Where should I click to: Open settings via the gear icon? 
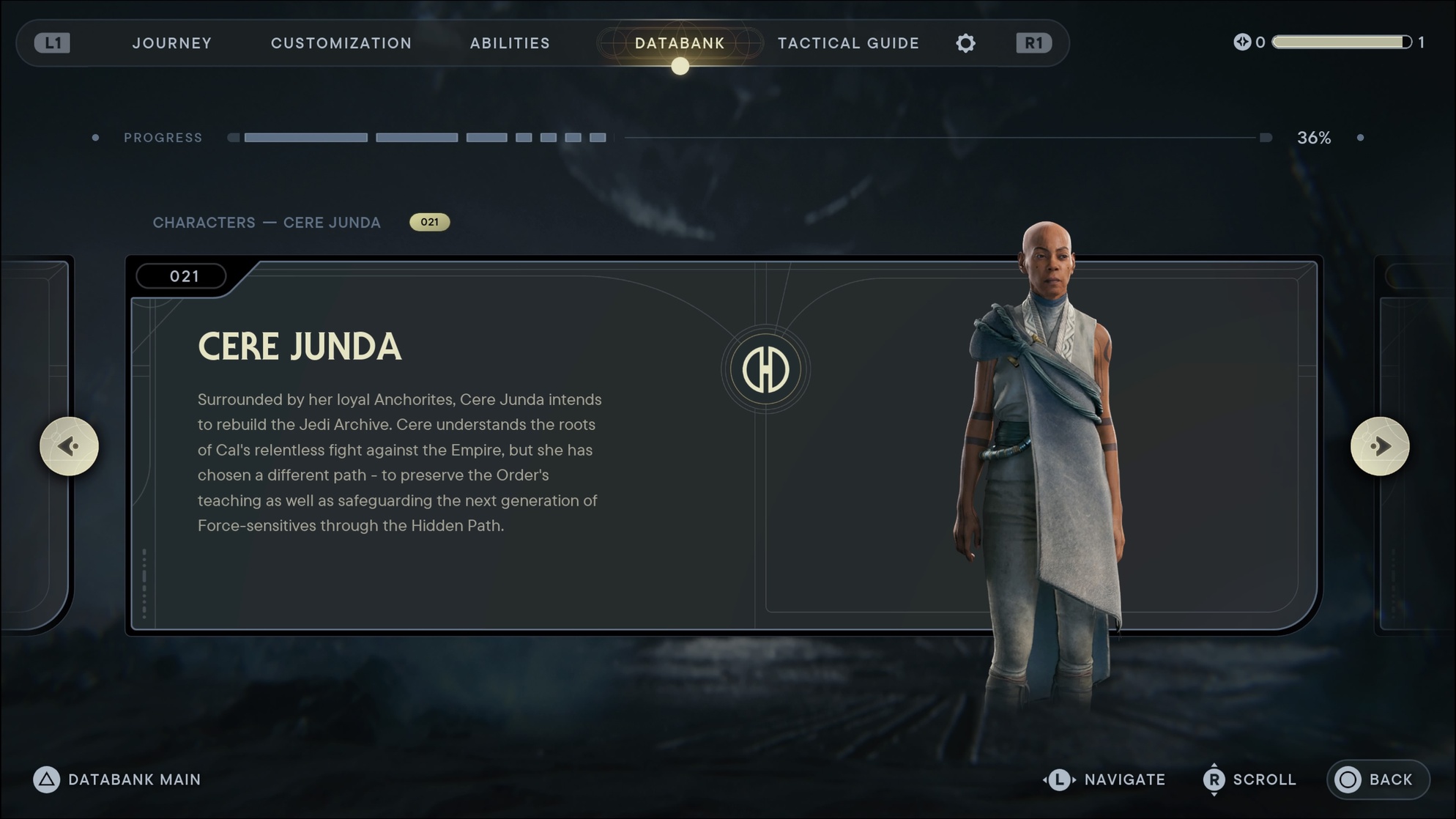click(966, 43)
